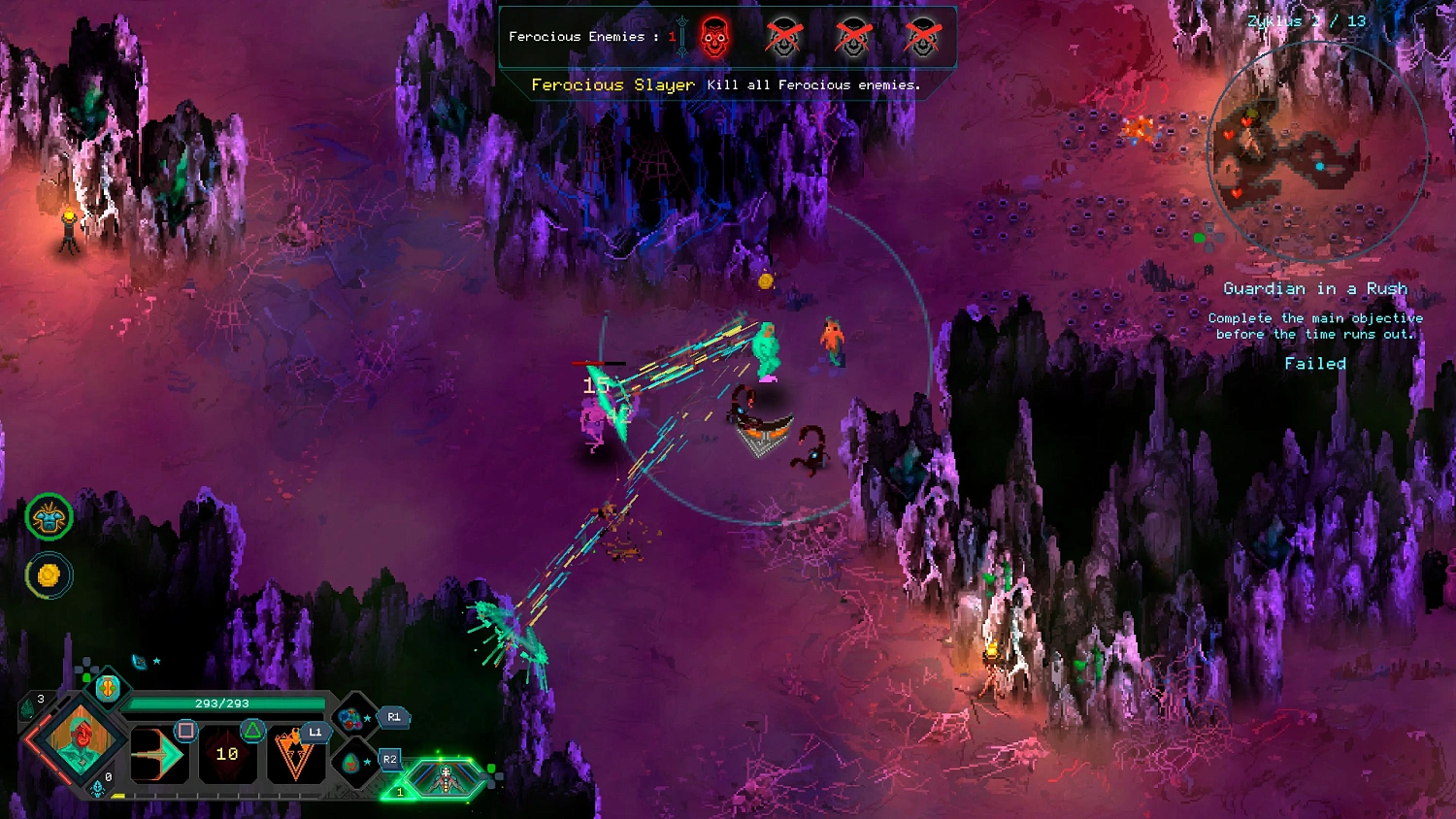Click the gold coin buff icon
The image size is (1456, 819).
[49, 574]
